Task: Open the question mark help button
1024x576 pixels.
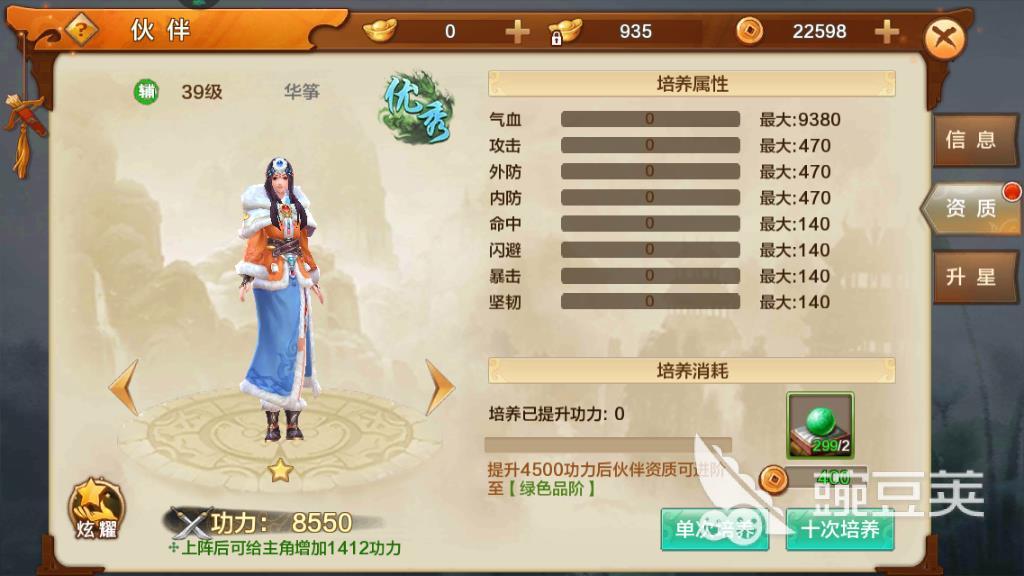Action: (80, 30)
